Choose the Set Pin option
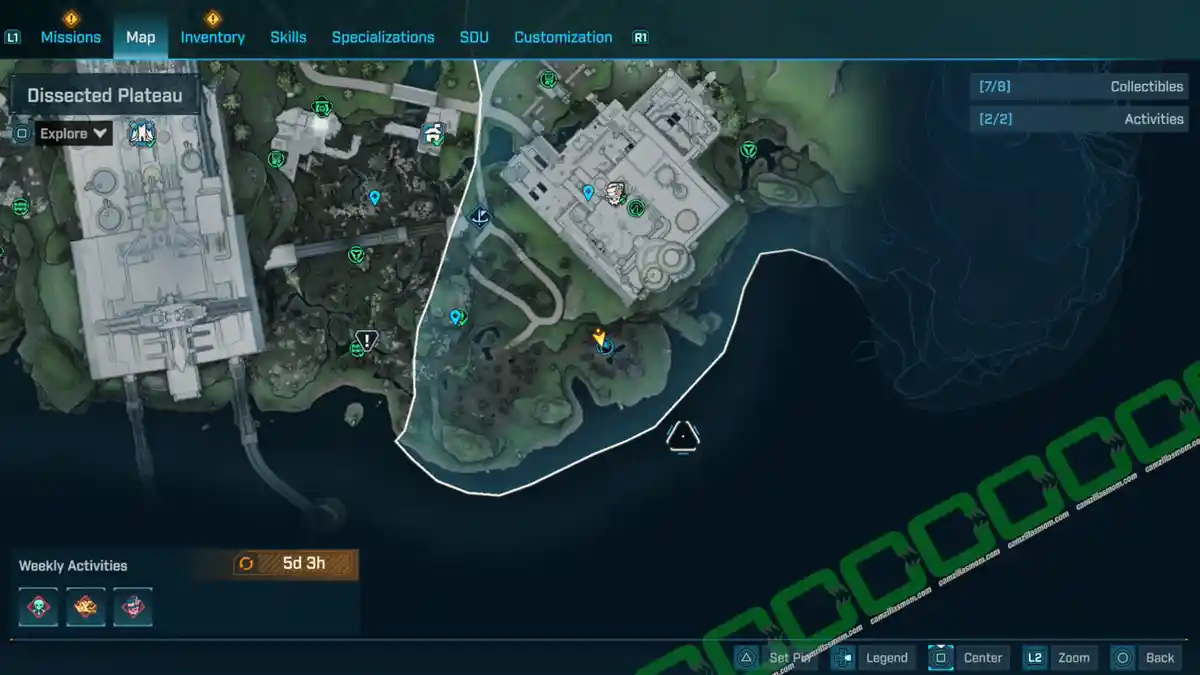 pos(778,657)
